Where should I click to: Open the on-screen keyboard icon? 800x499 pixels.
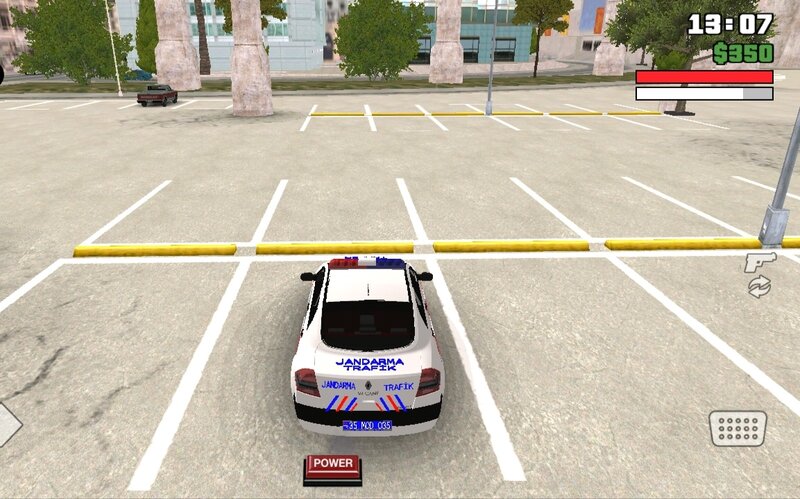(x=738, y=428)
